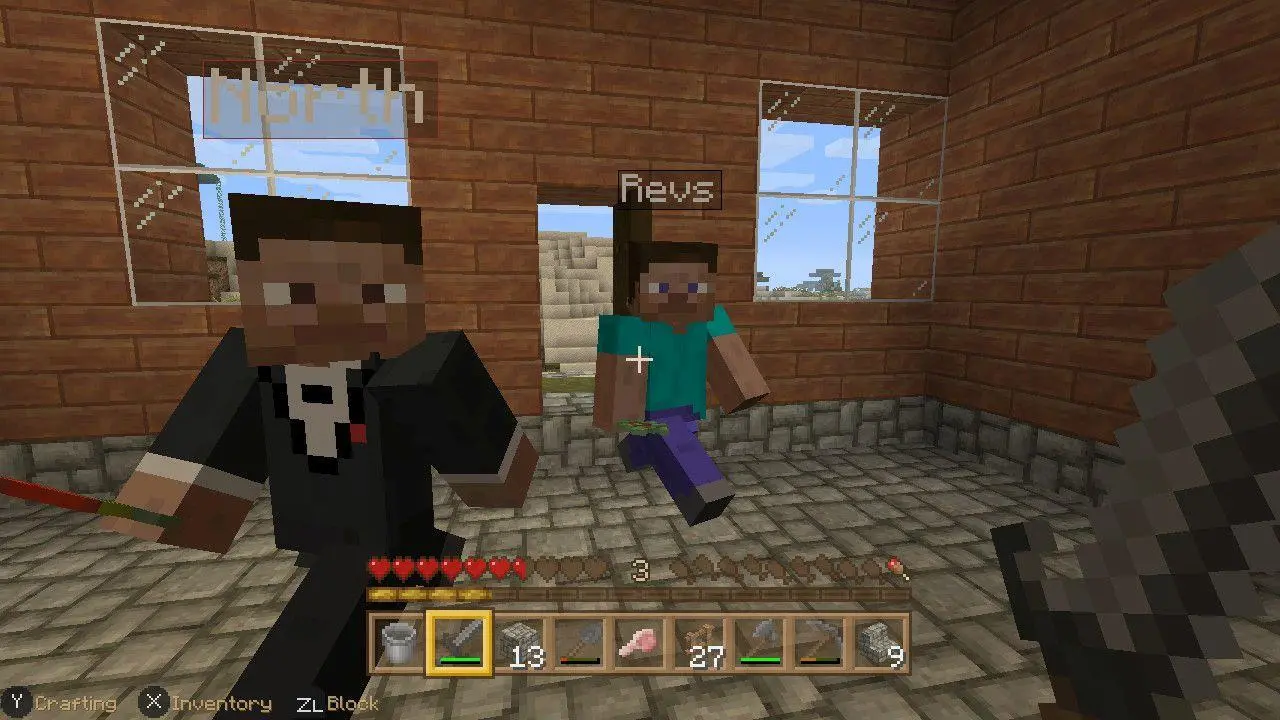Image resolution: width=1280 pixels, height=720 pixels.
Task: Click the crosshair at screen center
Action: [x=640, y=360]
